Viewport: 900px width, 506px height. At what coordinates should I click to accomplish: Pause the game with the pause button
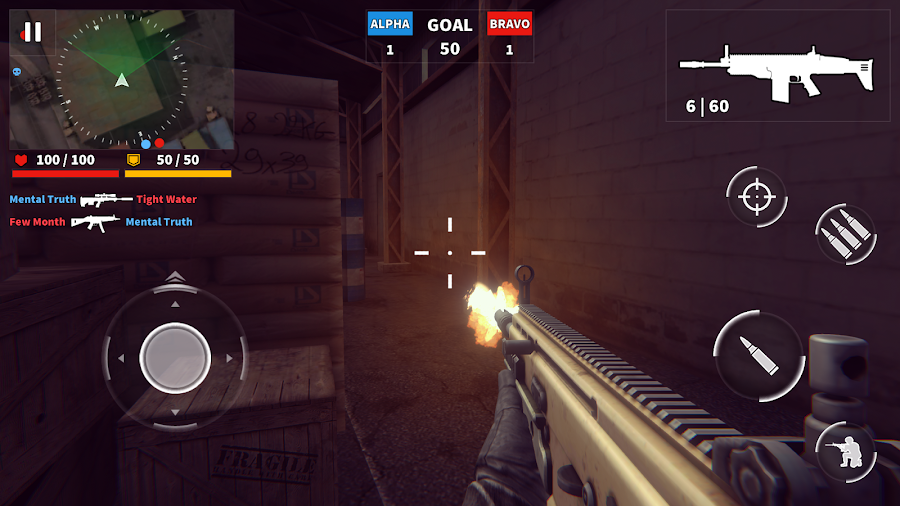[32, 32]
